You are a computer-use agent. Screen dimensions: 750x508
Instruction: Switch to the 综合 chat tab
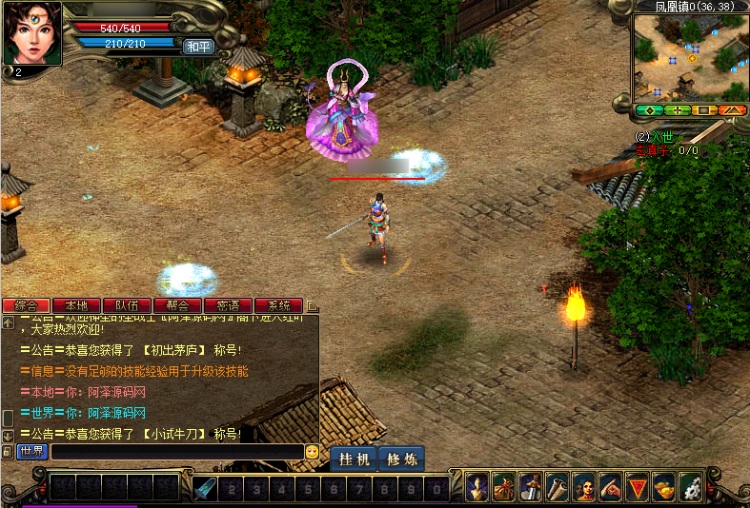(26, 305)
